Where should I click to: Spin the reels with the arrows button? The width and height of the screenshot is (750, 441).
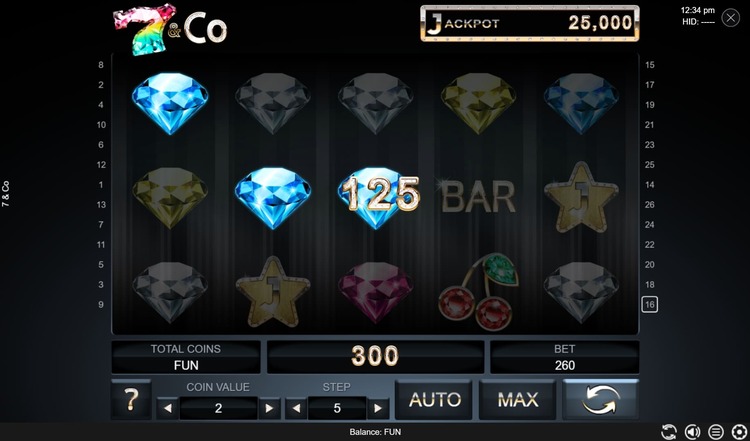tap(601, 400)
